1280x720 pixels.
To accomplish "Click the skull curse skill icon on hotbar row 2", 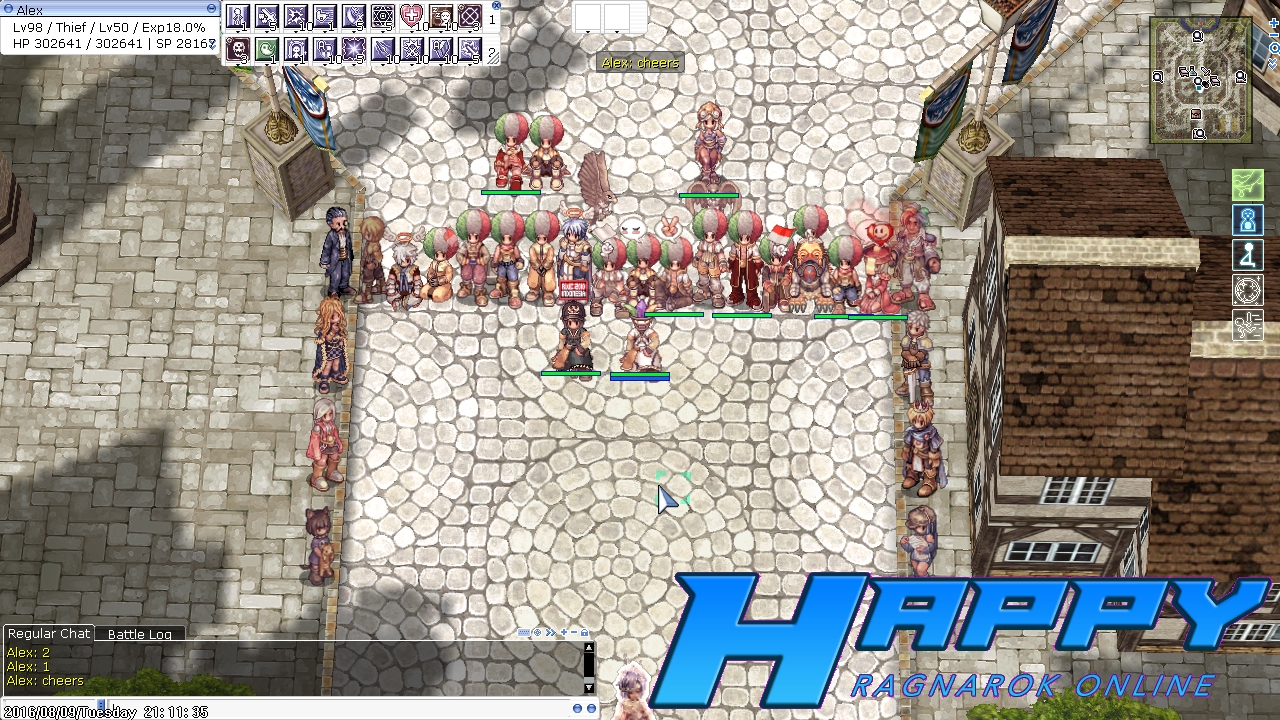I will [238, 47].
